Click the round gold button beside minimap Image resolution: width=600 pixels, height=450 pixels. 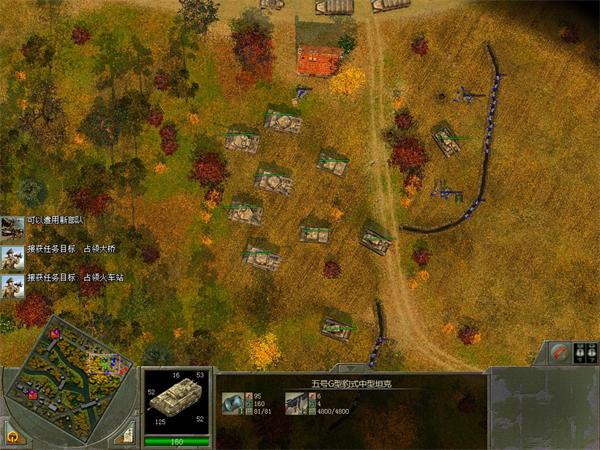click(13, 435)
